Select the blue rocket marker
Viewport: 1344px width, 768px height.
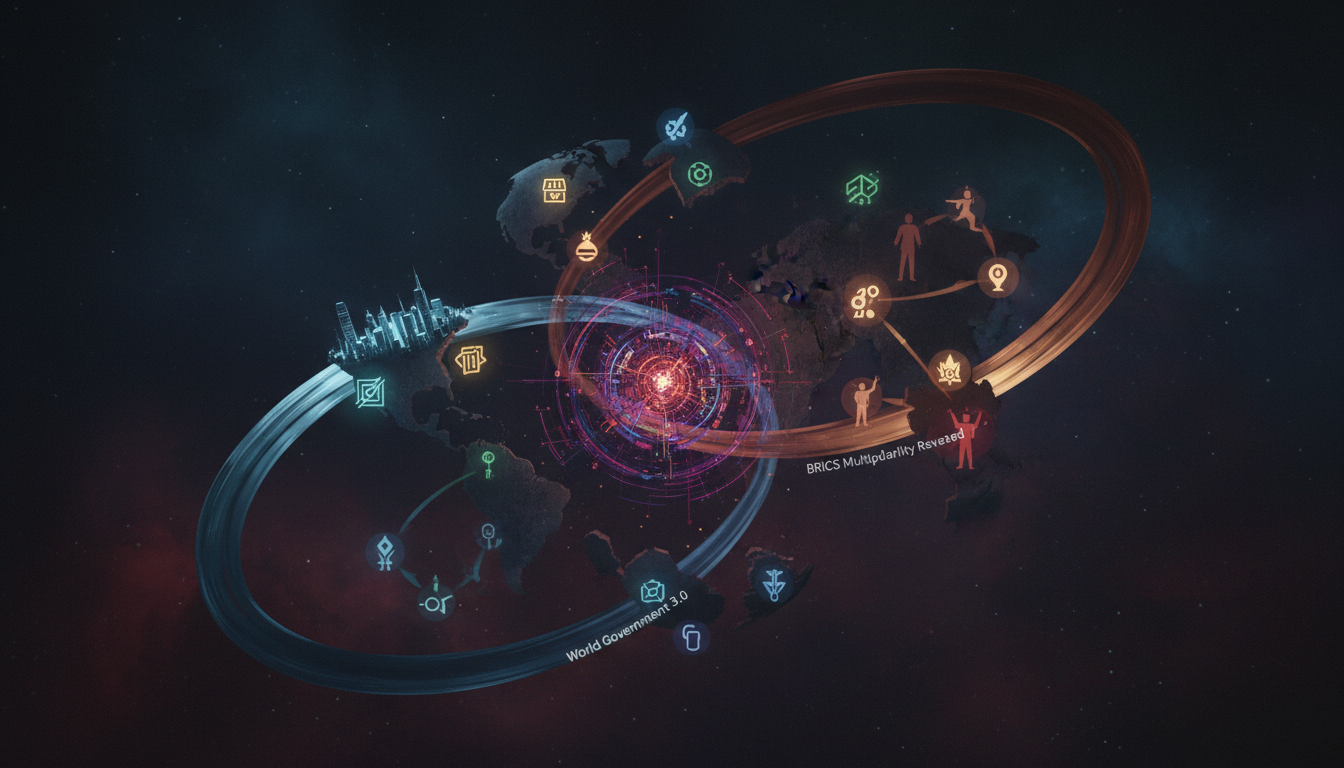[673, 127]
